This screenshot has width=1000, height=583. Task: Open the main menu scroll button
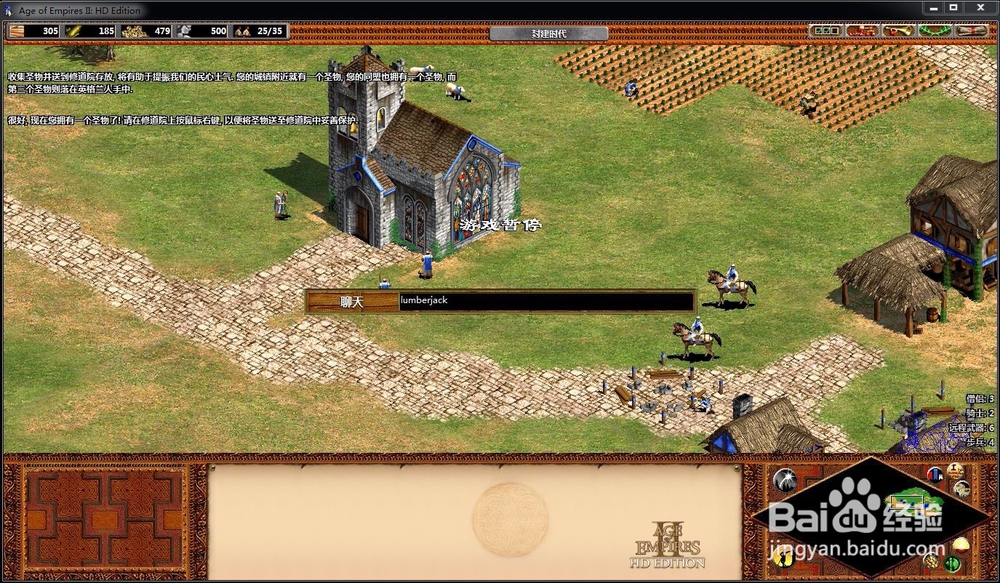(x=971, y=31)
